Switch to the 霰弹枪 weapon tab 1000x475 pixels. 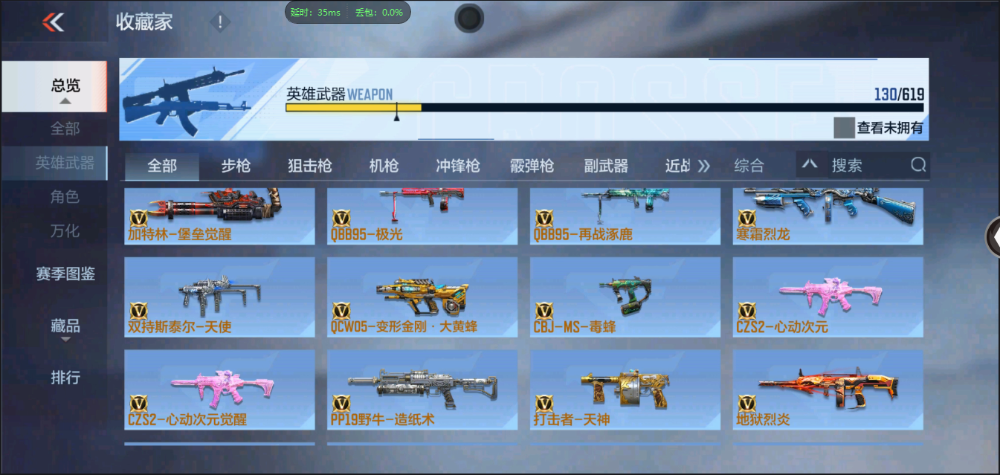tap(532, 166)
